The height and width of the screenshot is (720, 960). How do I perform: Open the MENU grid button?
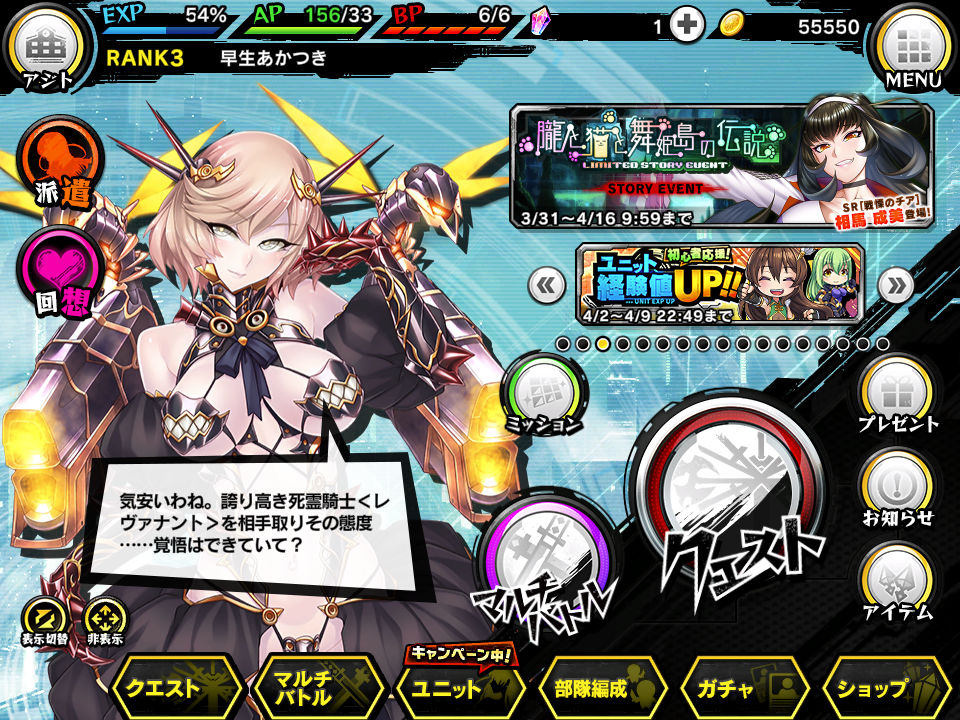tap(912, 48)
